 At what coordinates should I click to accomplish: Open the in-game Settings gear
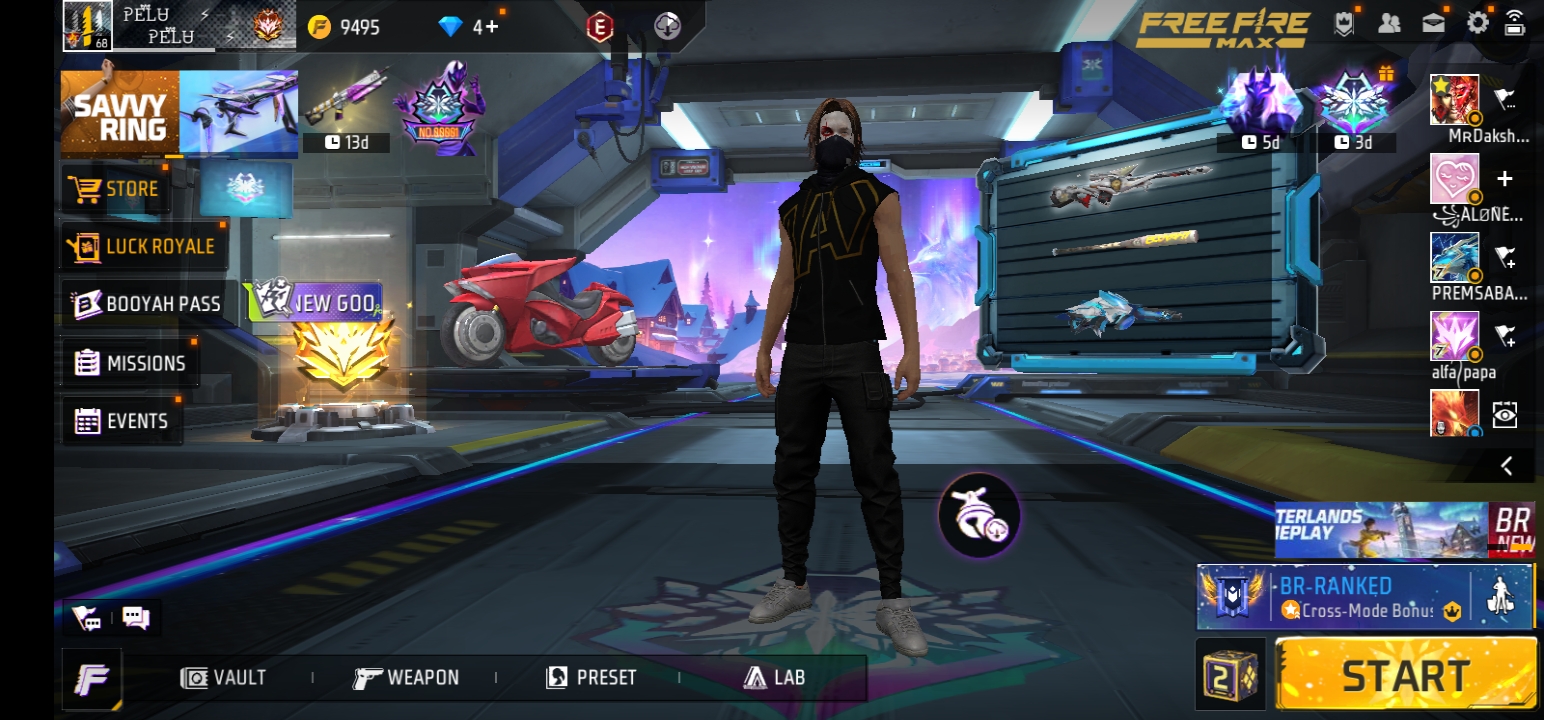(1477, 21)
